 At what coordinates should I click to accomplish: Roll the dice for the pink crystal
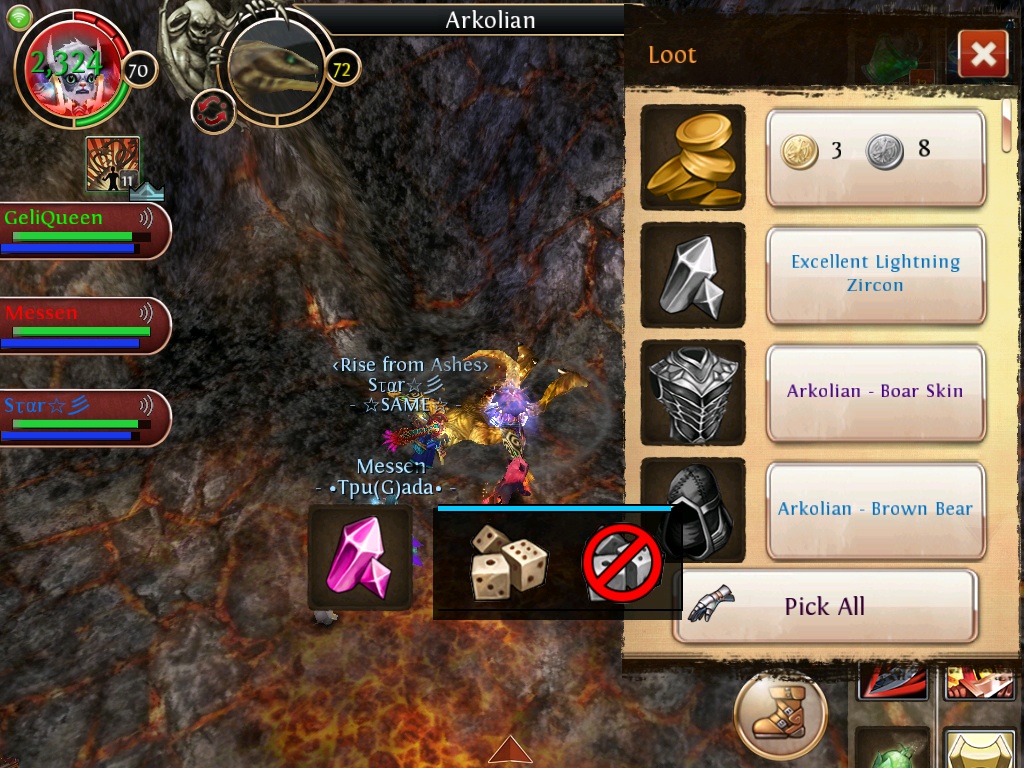[x=508, y=562]
